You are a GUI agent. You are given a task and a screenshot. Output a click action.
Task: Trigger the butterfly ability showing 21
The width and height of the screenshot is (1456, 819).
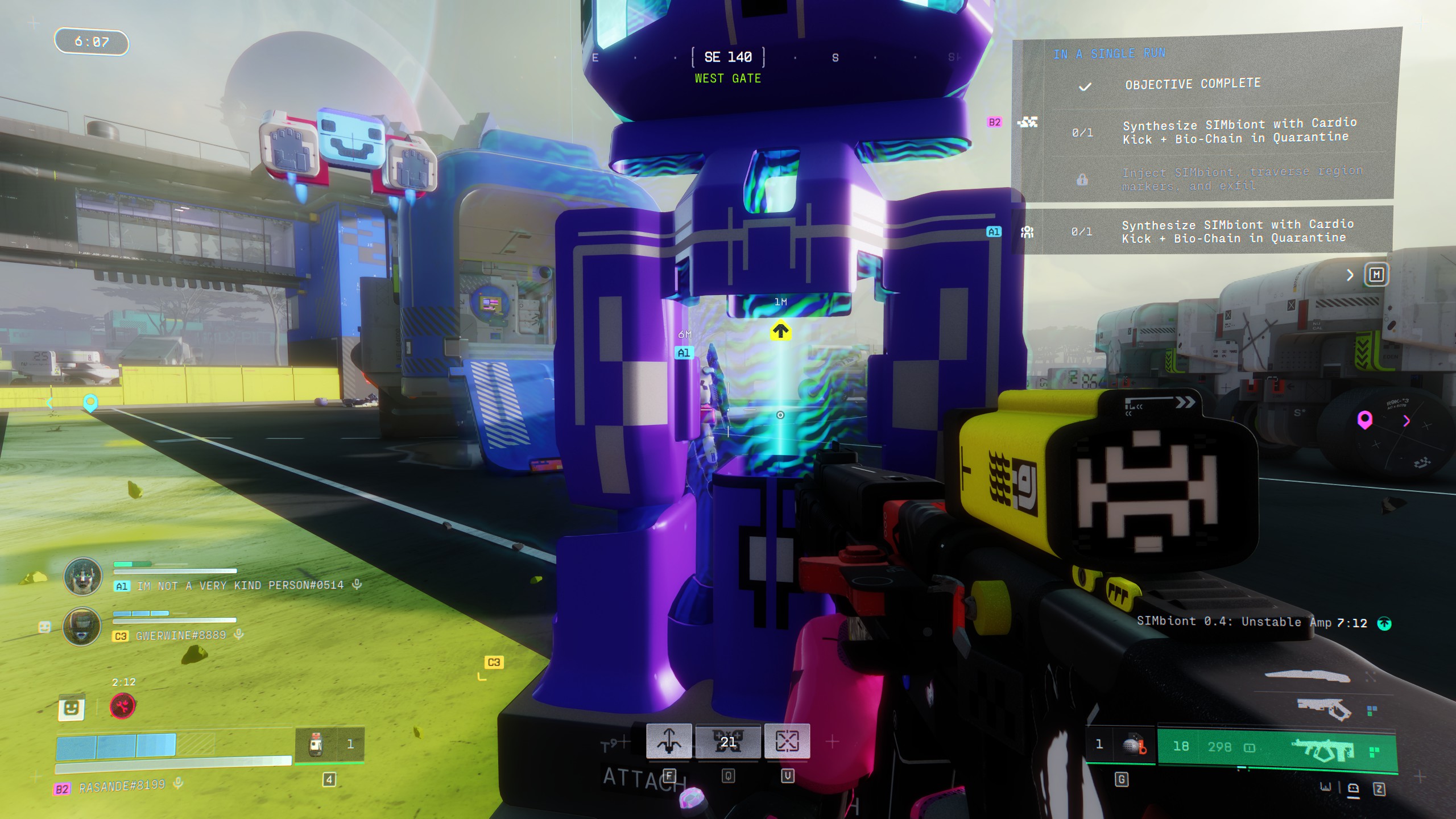(x=728, y=741)
